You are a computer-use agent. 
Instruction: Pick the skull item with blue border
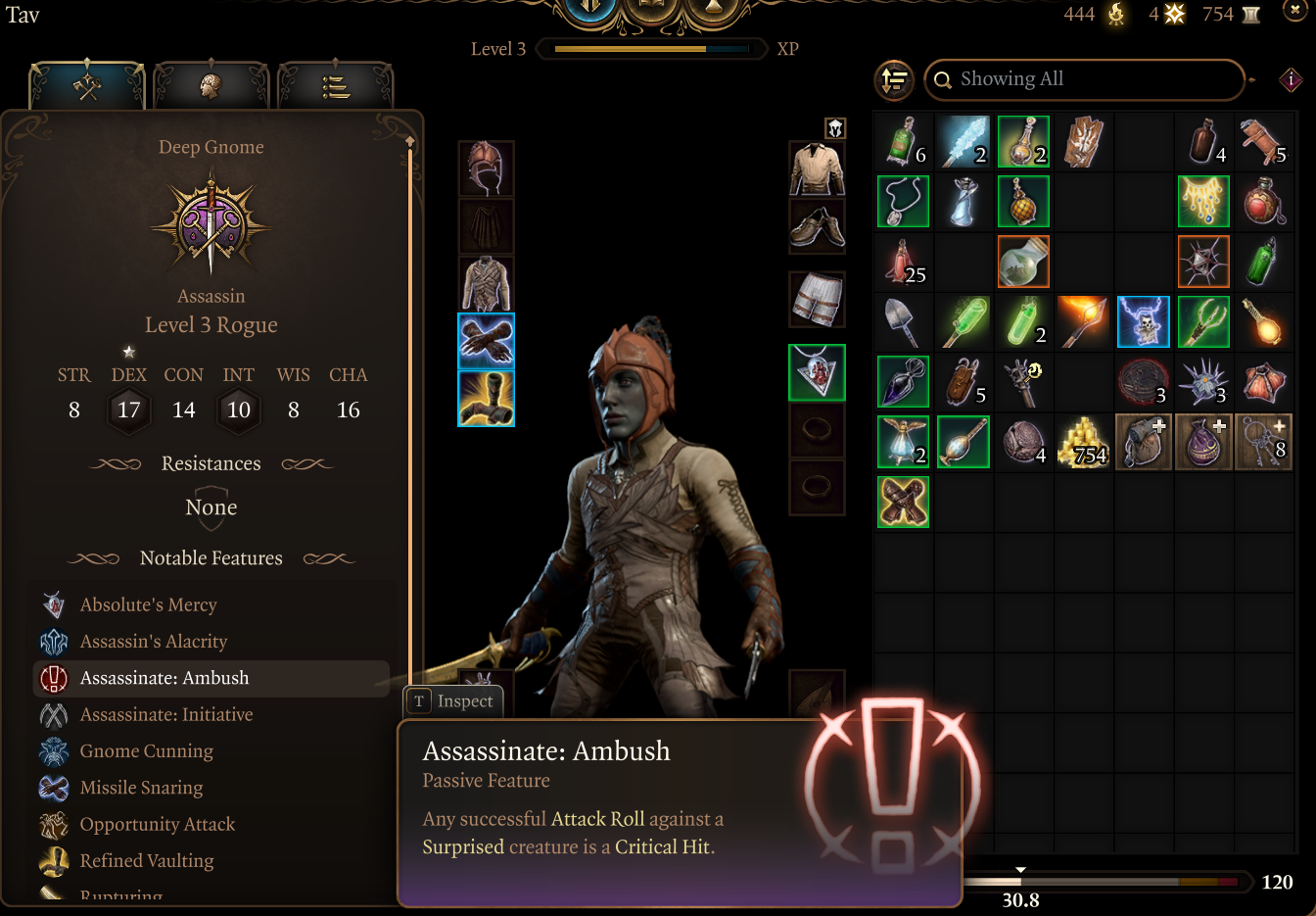pyautogui.click(x=1143, y=322)
